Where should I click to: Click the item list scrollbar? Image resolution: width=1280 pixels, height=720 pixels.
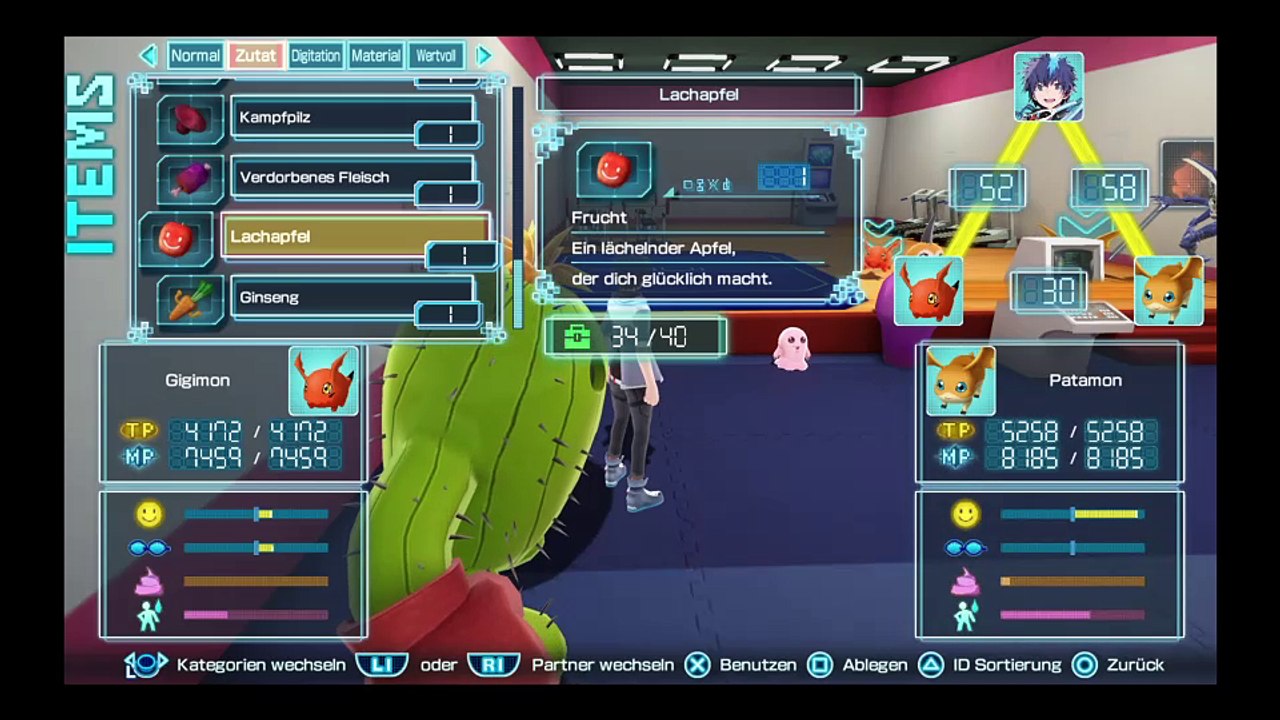(517, 210)
